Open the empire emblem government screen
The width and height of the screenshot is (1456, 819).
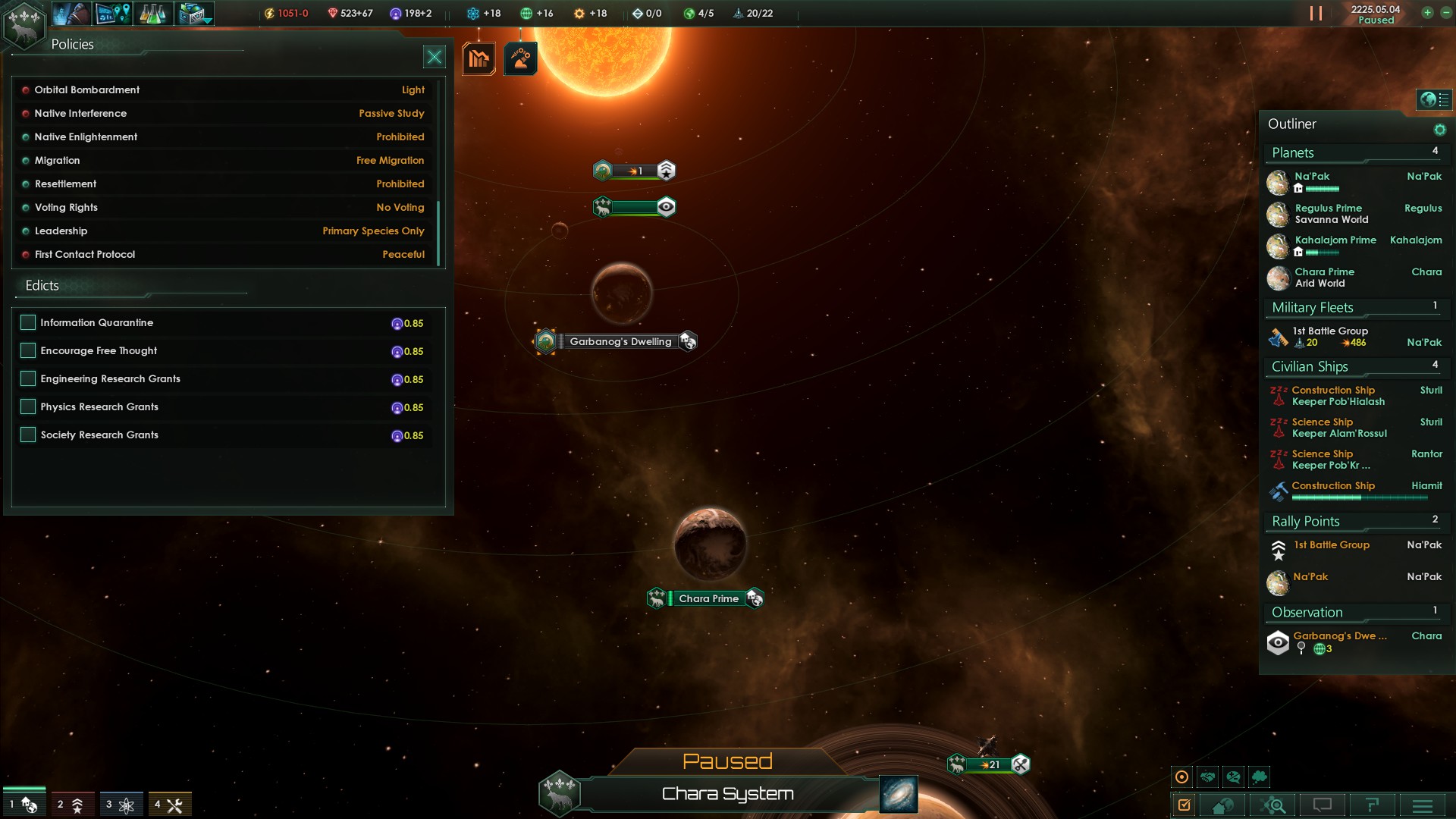[x=24, y=24]
